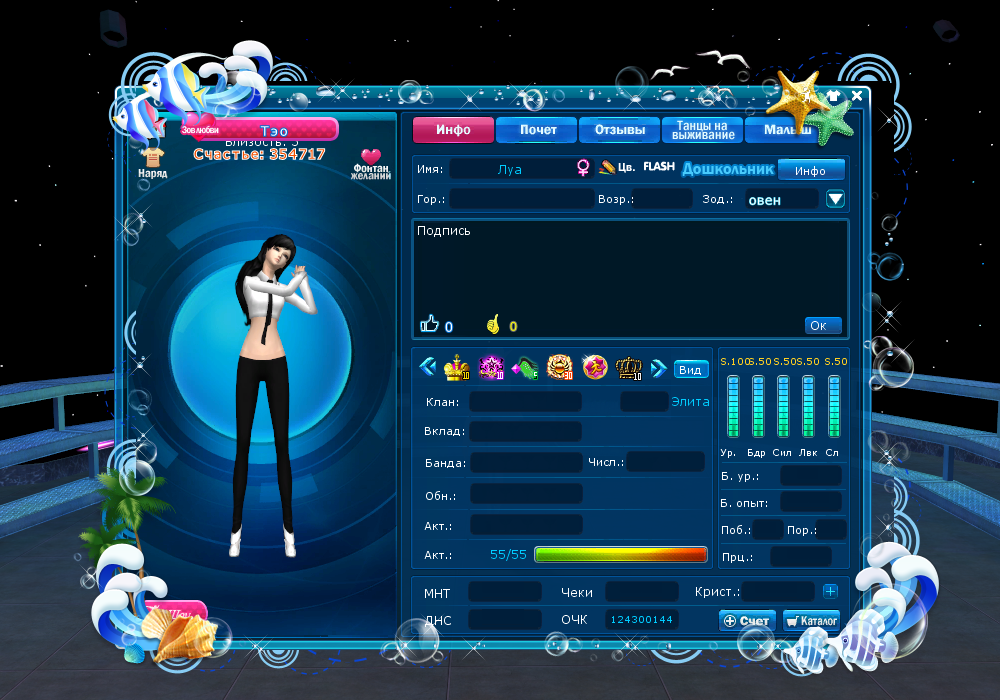The image size is (1000, 700).
Task: Select the golden crown badge icon
Action: [457, 368]
